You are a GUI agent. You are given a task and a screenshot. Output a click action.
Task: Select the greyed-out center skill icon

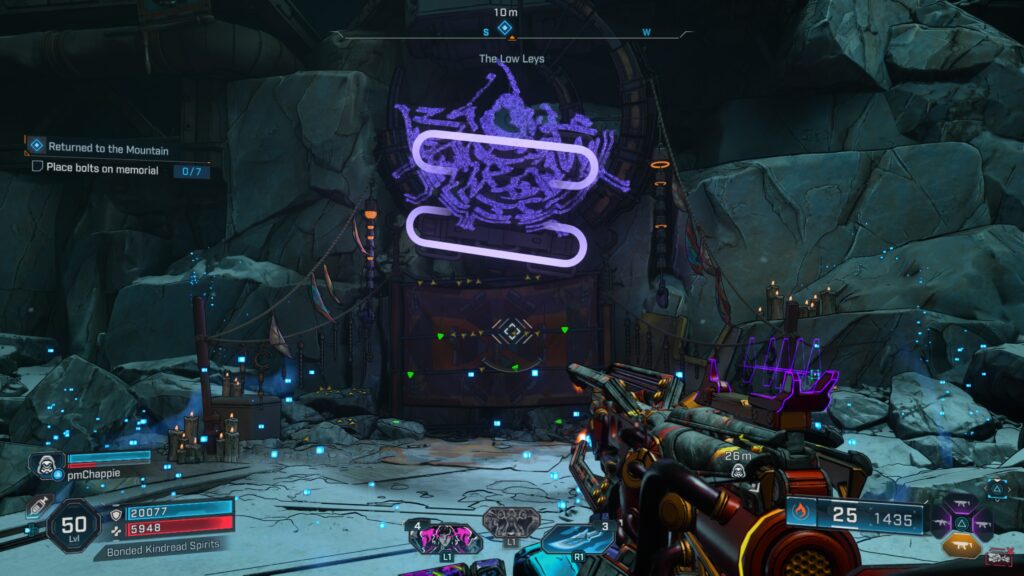point(511,523)
